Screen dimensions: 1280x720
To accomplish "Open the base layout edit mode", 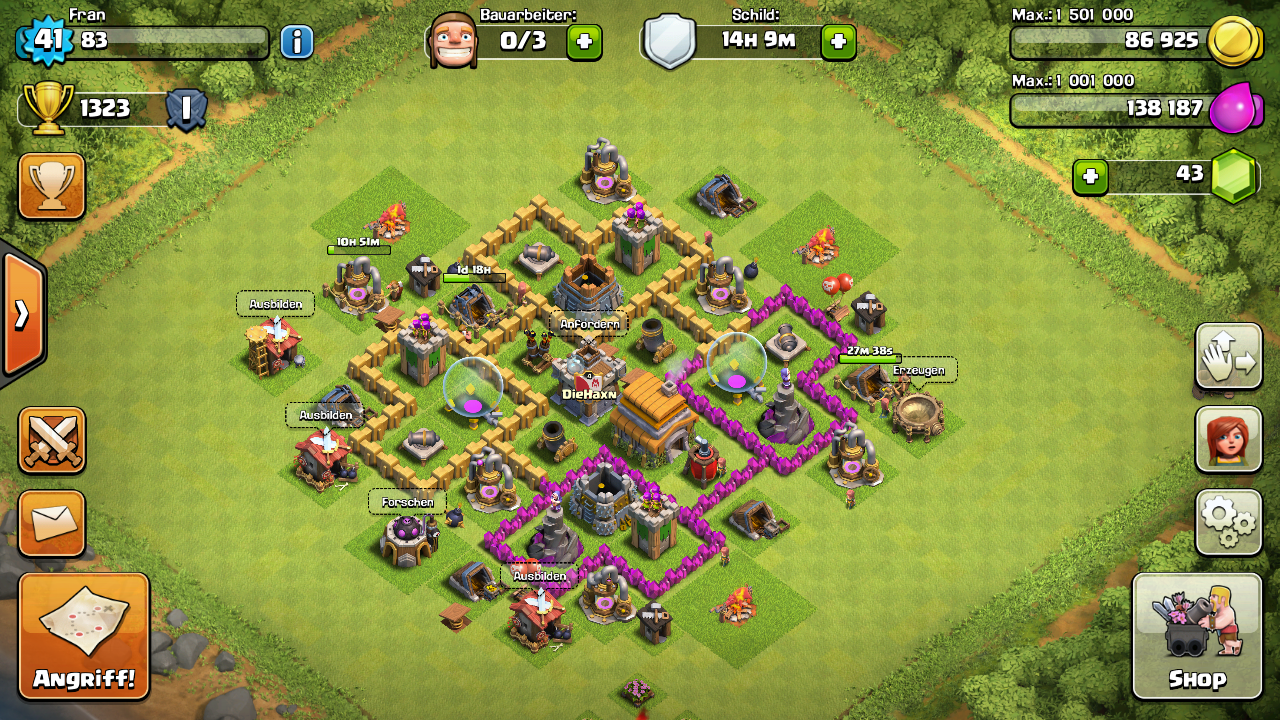I will click(x=1228, y=356).
